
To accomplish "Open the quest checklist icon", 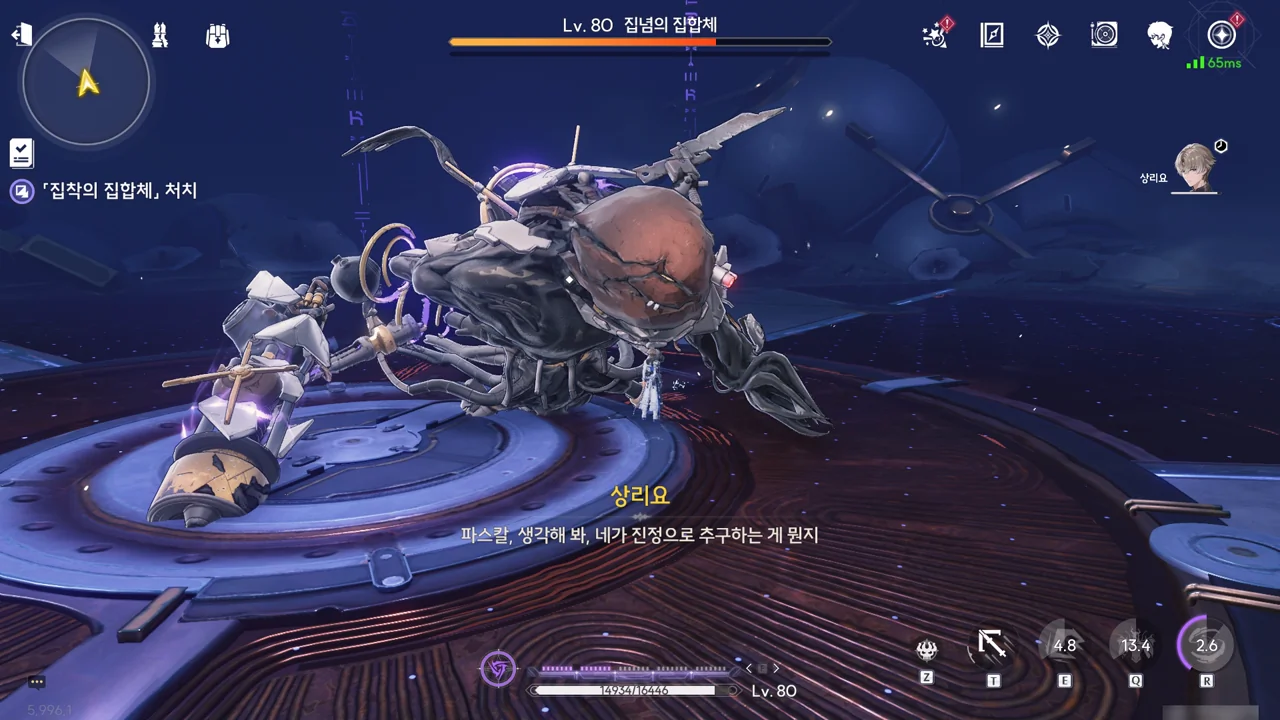I will pyautogui.click(x=21, y=153).
